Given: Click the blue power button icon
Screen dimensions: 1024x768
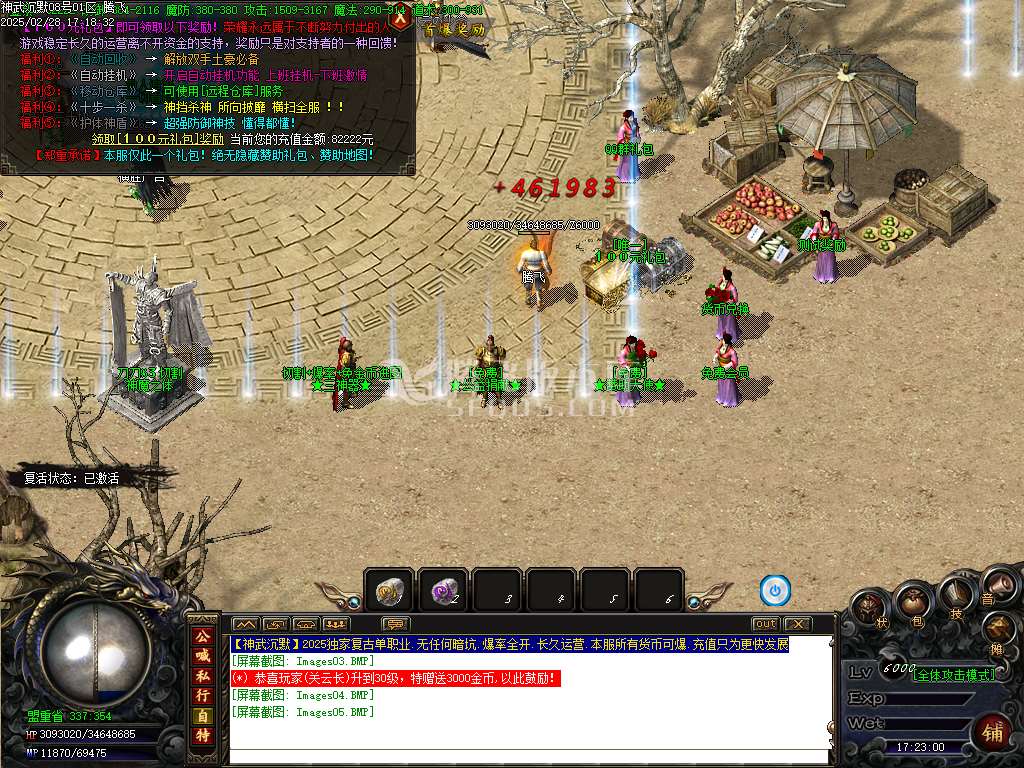Looking at the screenshot, I should pos(774,591).
